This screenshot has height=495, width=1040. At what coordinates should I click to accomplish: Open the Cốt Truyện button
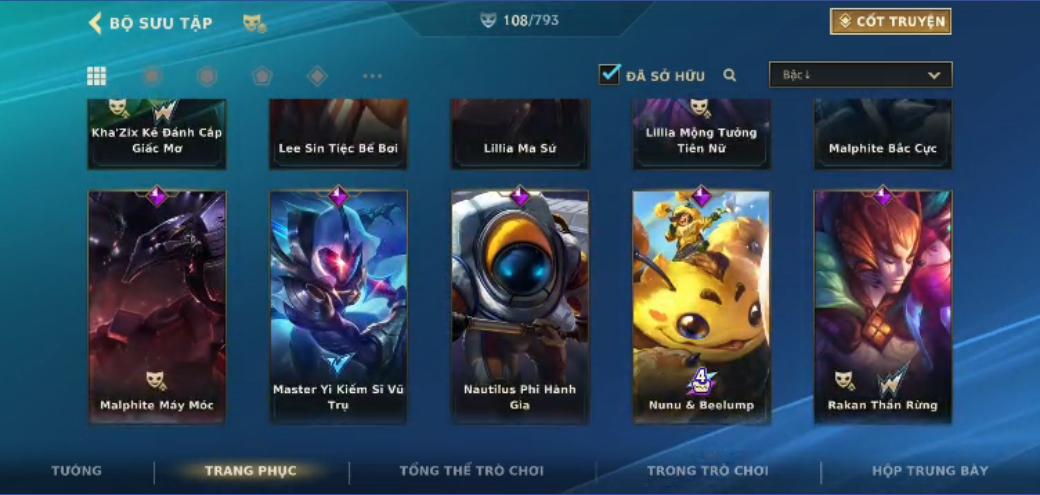point(890,22)
